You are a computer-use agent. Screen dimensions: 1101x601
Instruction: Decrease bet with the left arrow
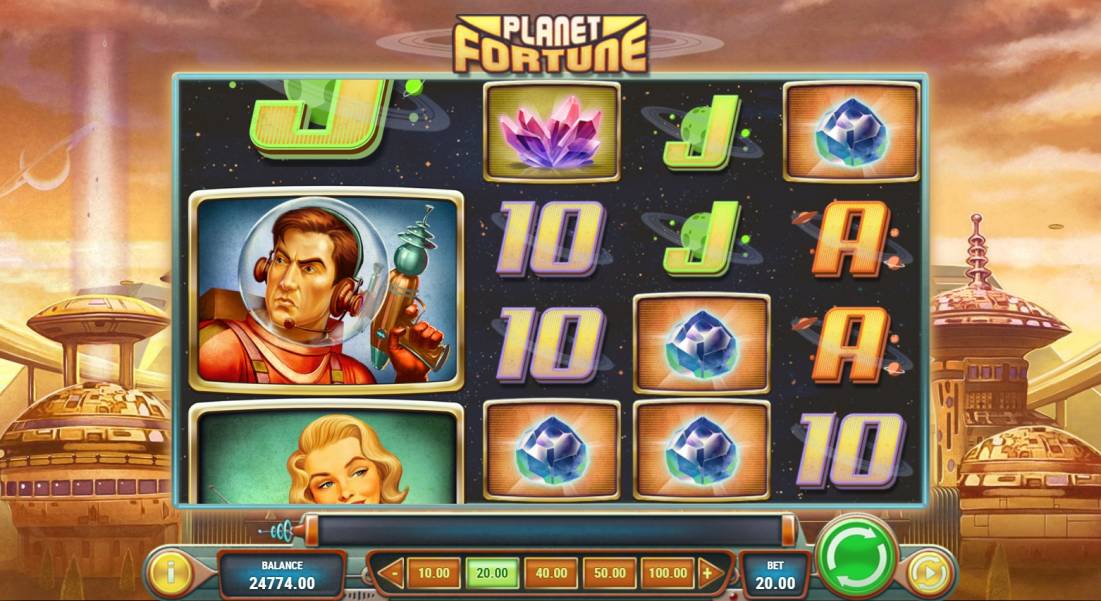[x=392, y=574]
